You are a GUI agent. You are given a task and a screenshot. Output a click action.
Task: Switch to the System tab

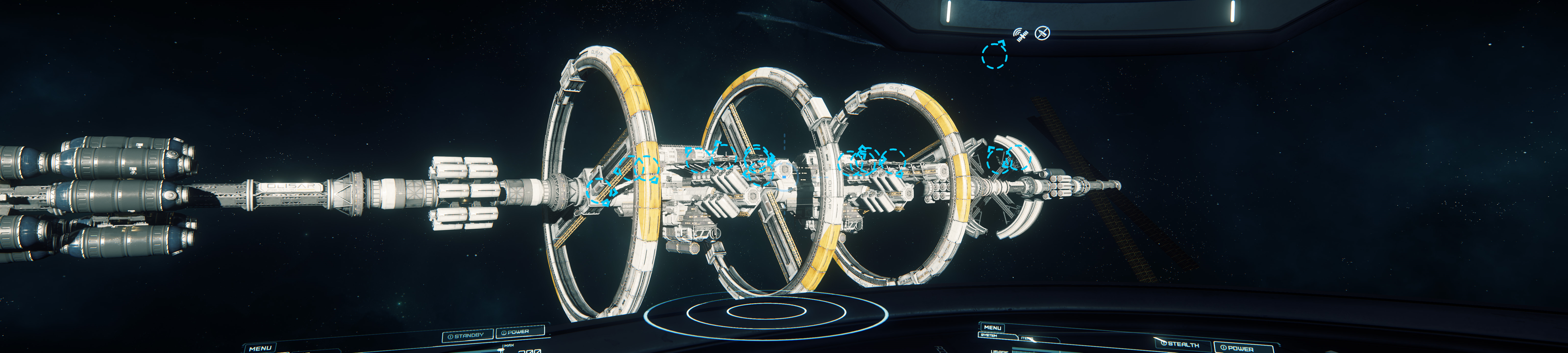[989, 335]
